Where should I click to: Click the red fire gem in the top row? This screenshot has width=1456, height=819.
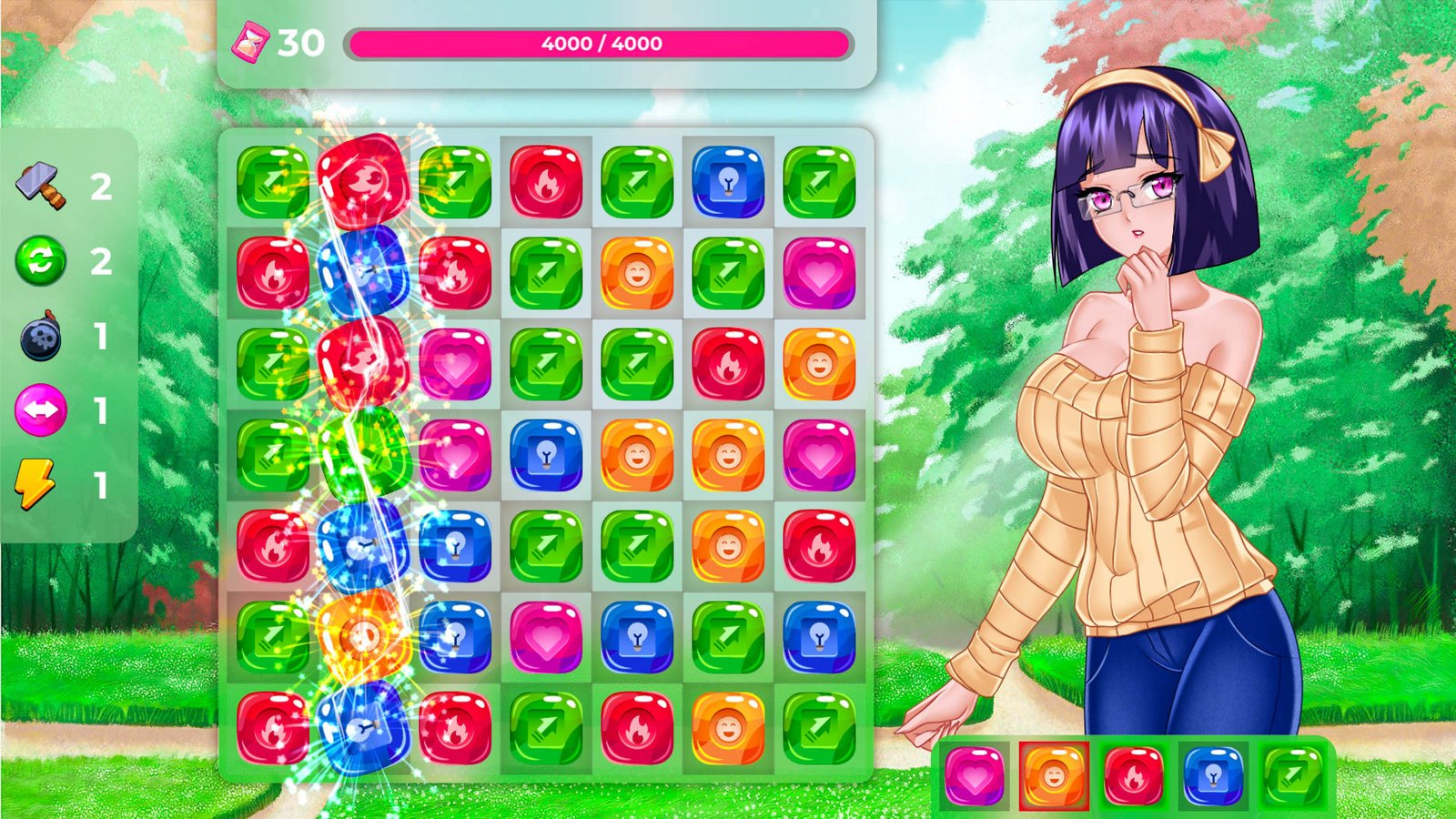tap(544, 180)
